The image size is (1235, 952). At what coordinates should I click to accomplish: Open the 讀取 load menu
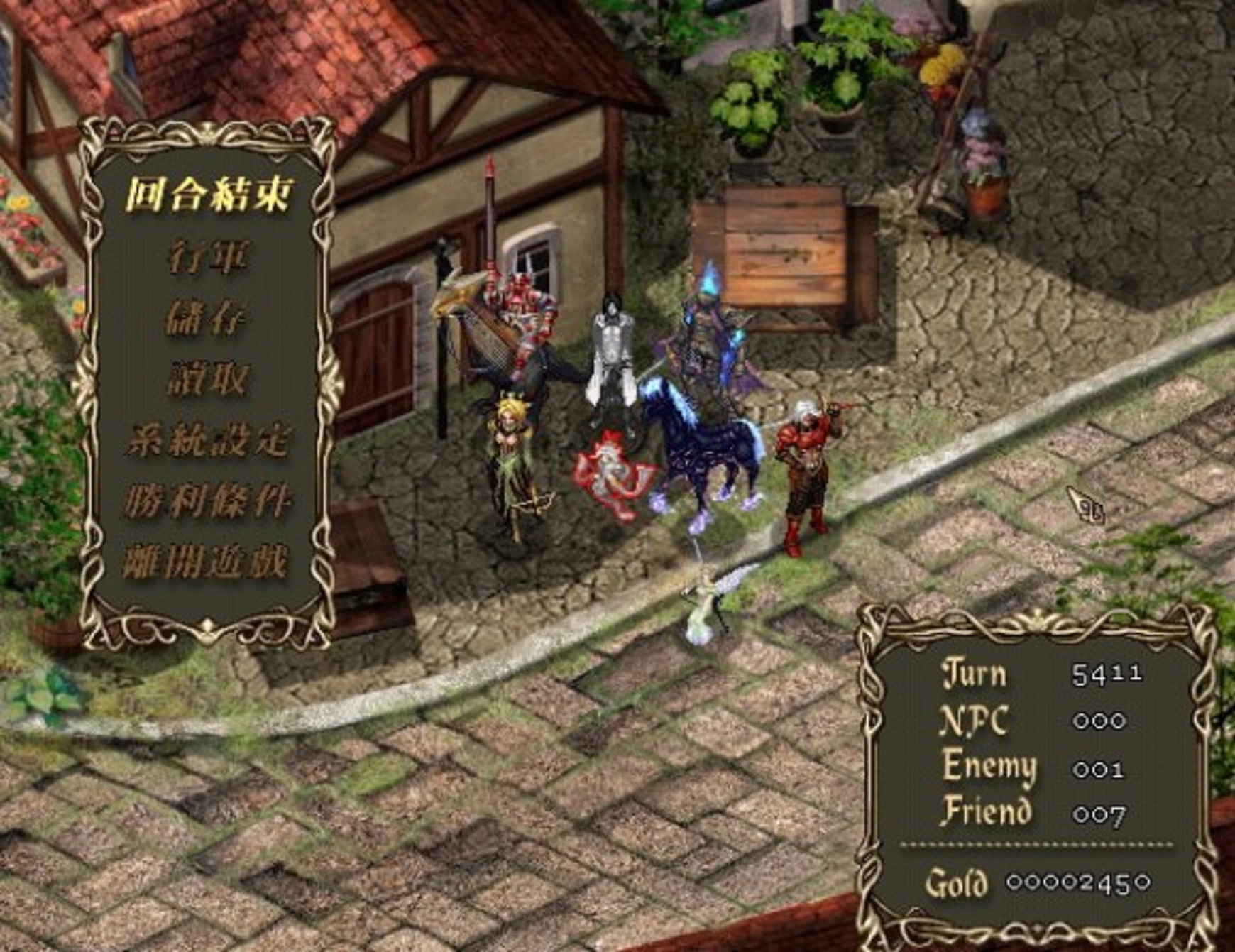208,379
